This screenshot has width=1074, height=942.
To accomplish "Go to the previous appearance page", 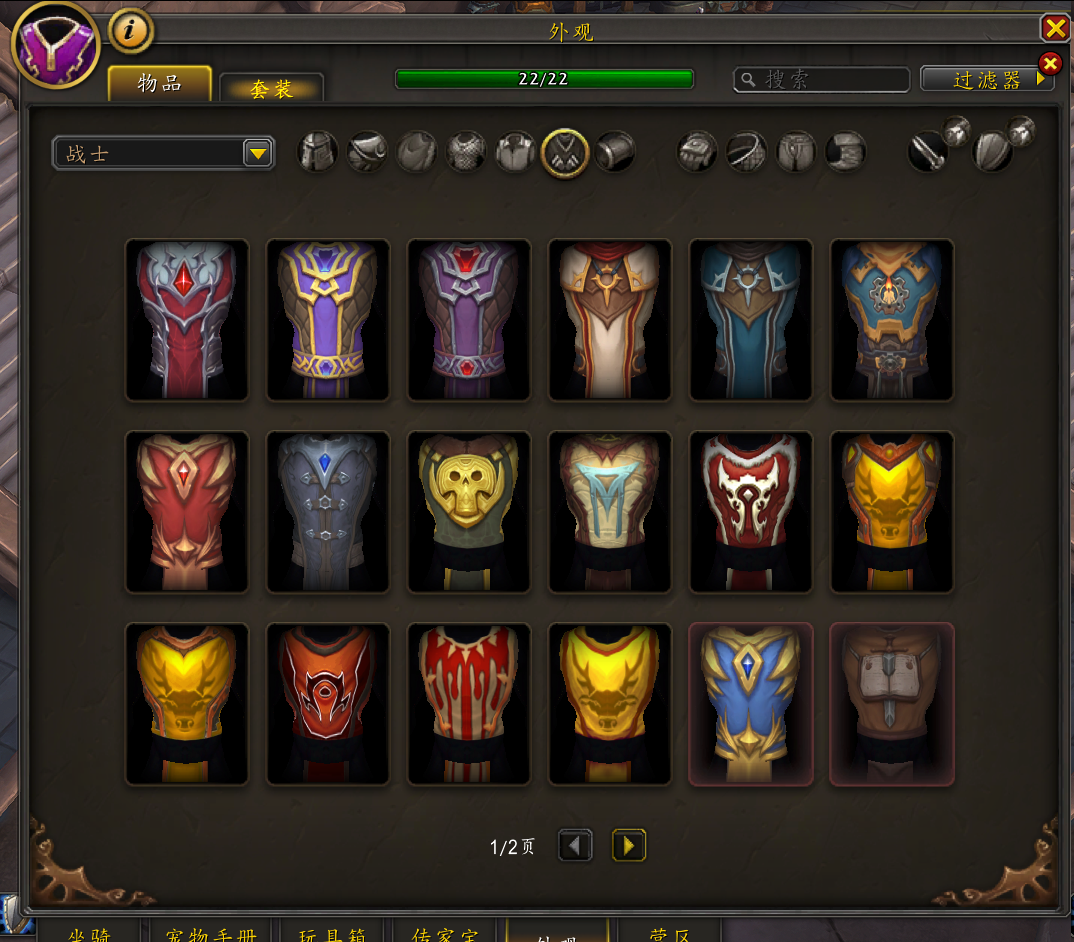I will pos(575,846).
